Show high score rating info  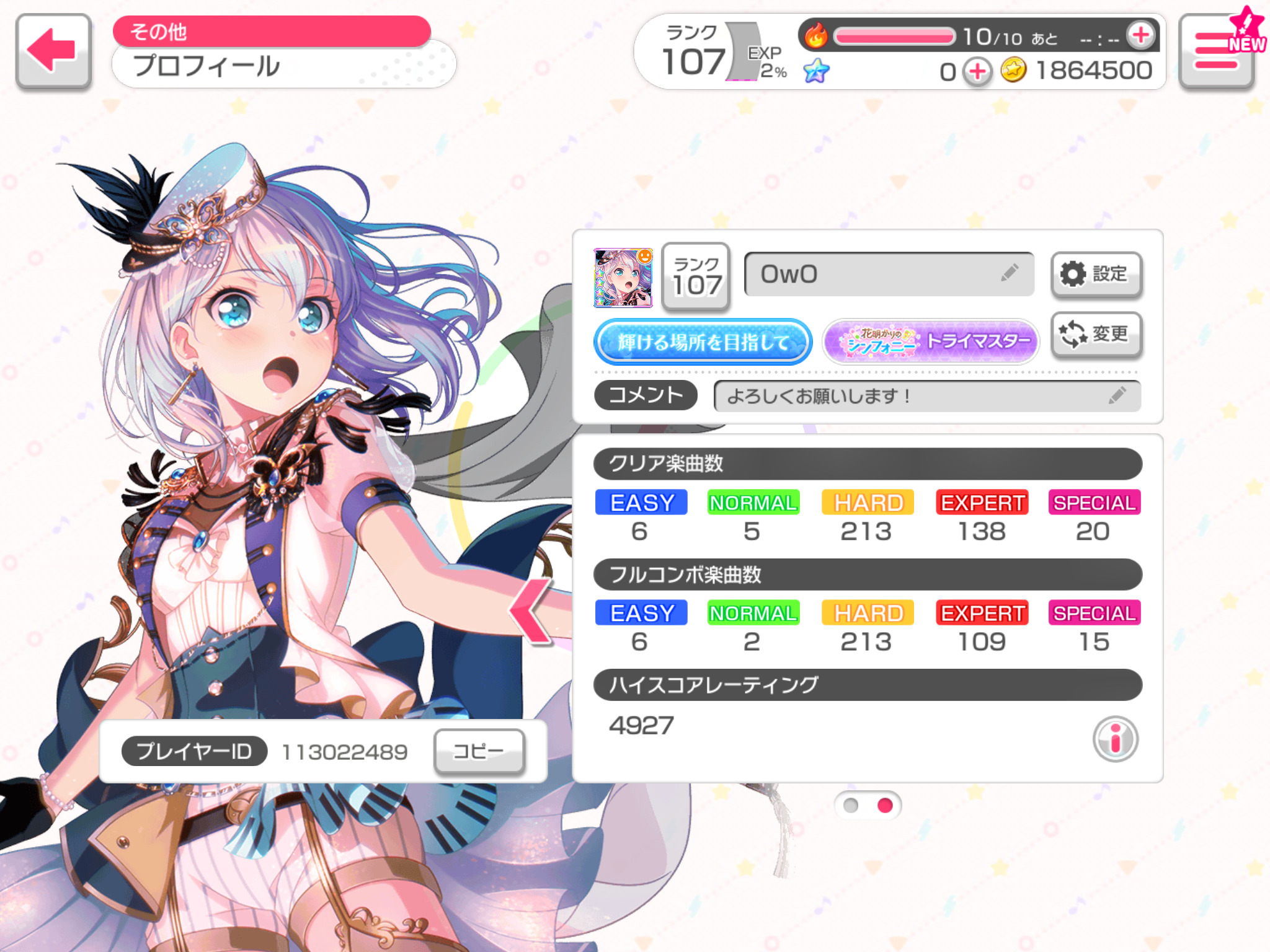tap(1114, 739)
